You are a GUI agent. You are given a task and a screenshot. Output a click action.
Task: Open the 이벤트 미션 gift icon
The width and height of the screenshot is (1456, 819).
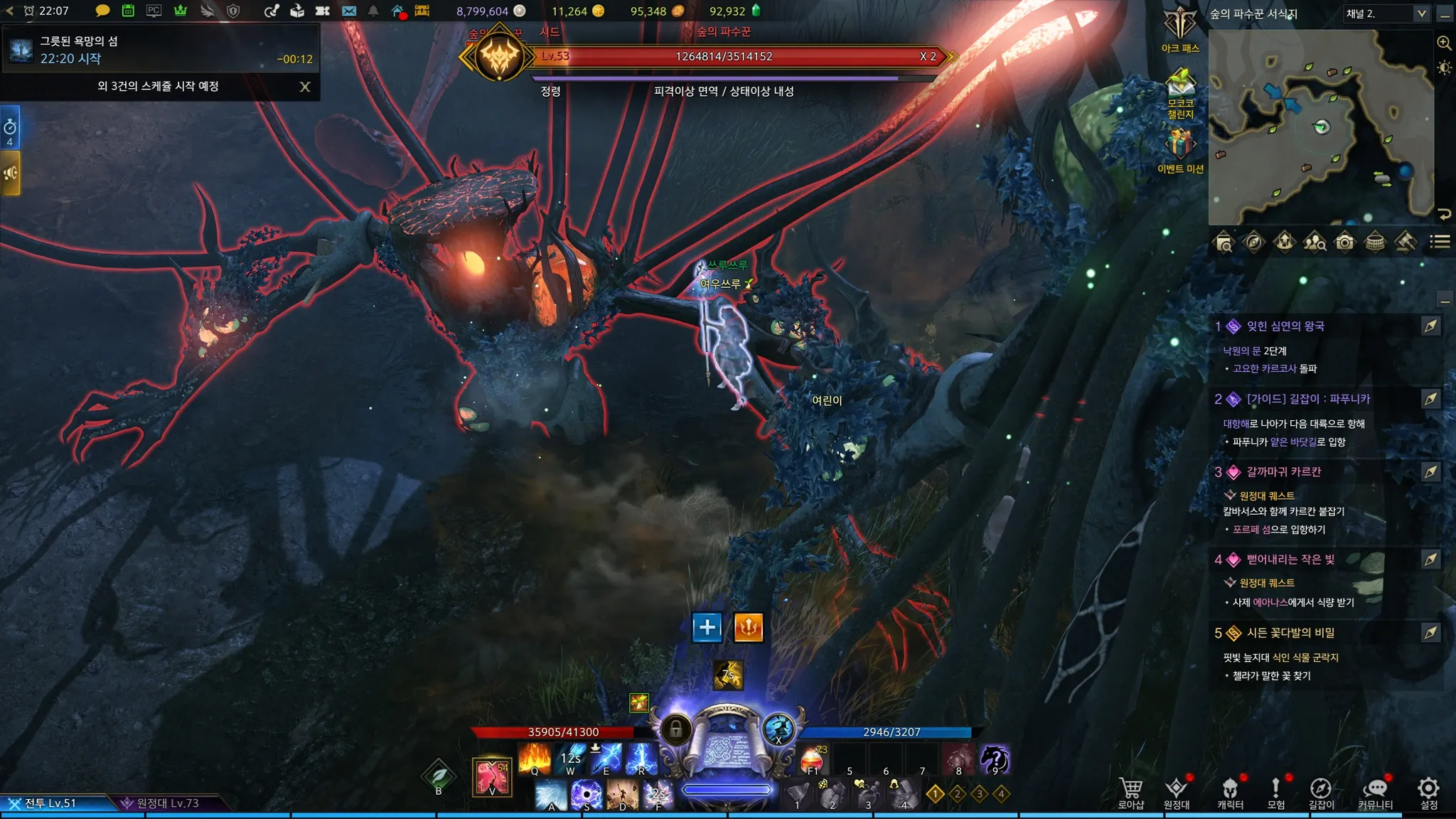click(x=1180, y=148)
